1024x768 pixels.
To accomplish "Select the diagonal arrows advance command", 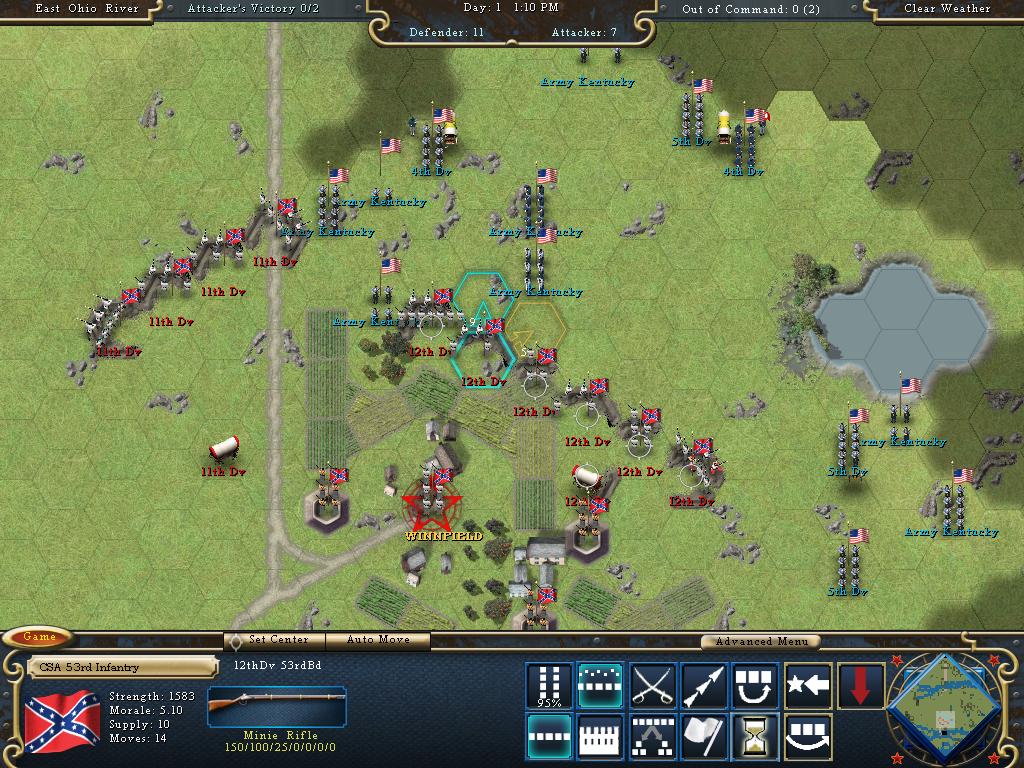I will tap(704, 686).
